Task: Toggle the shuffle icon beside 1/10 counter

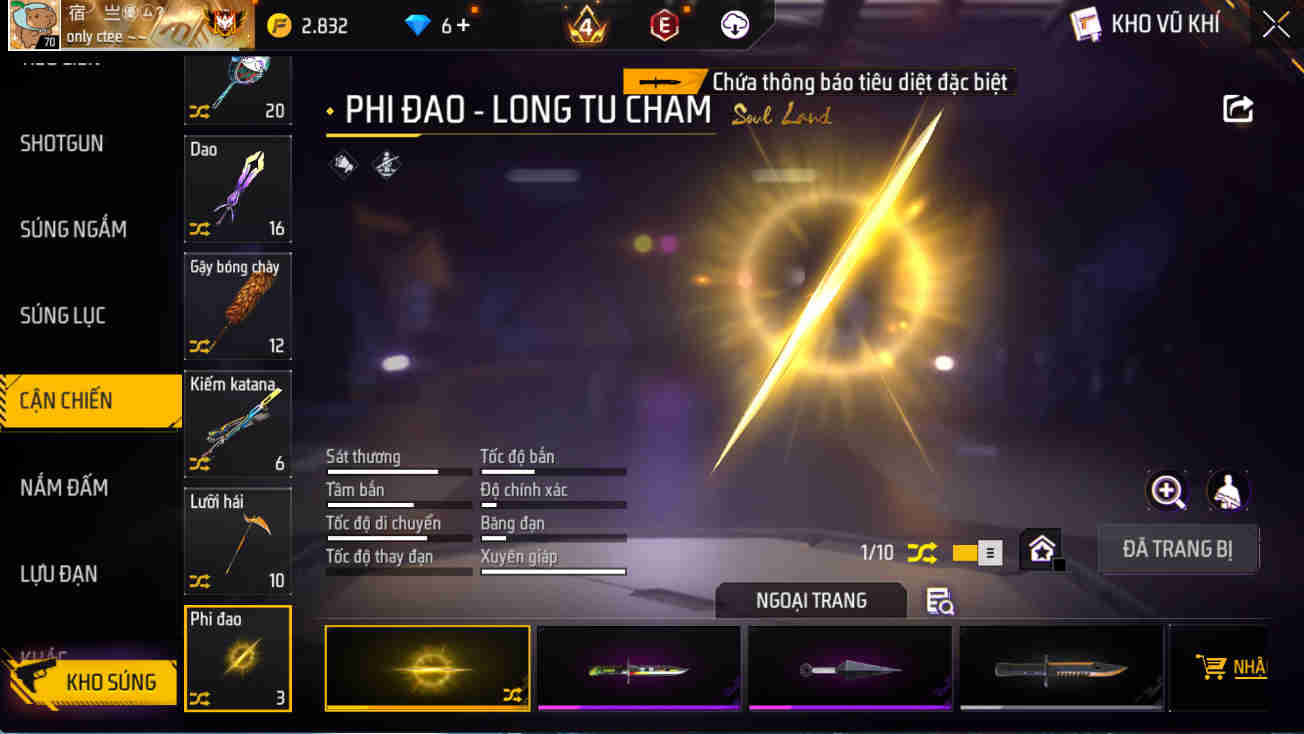Action: coord(922,551)
